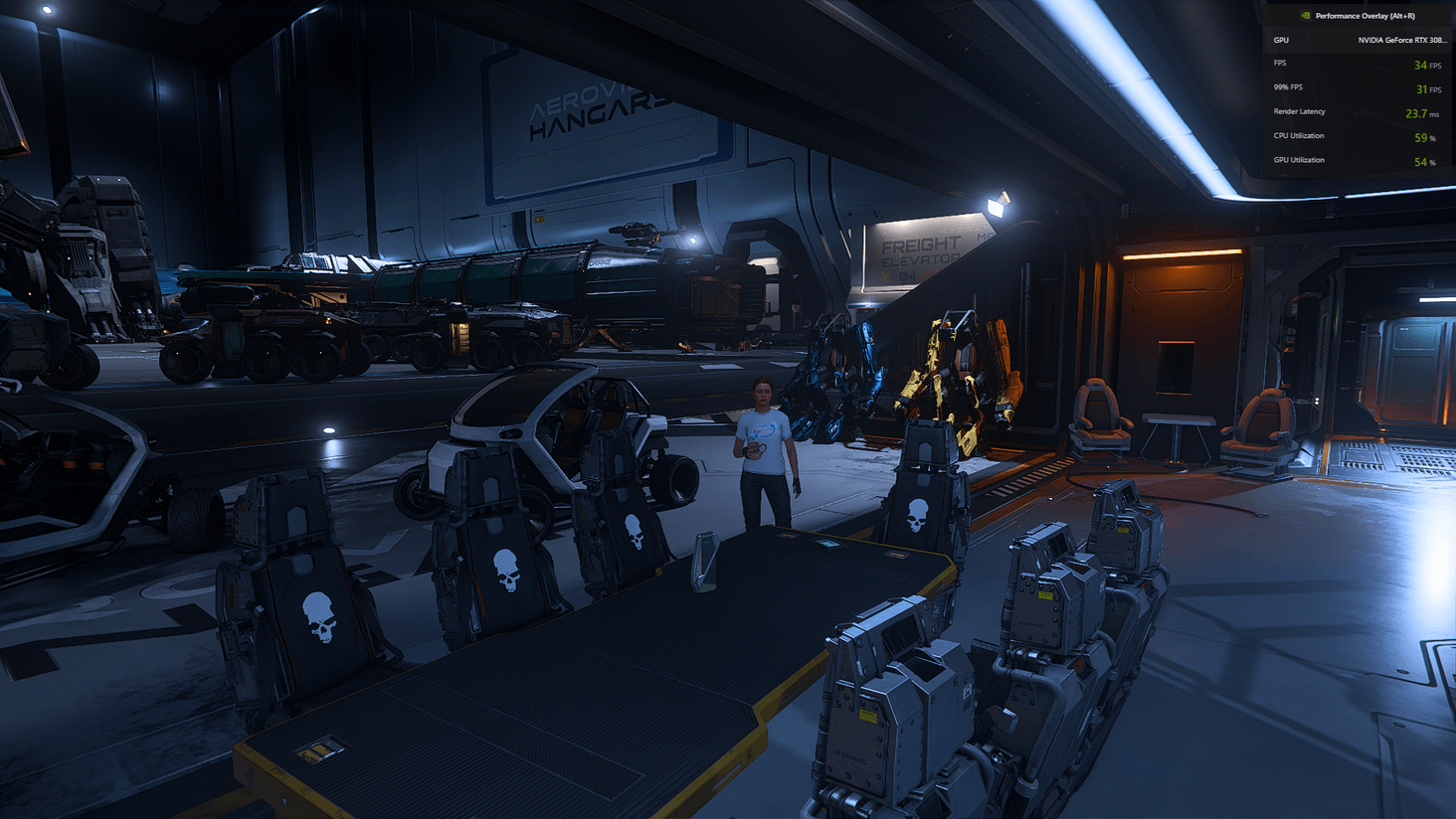
Task: Toggle the FPS counter row
Action: tap(1353, 63)
